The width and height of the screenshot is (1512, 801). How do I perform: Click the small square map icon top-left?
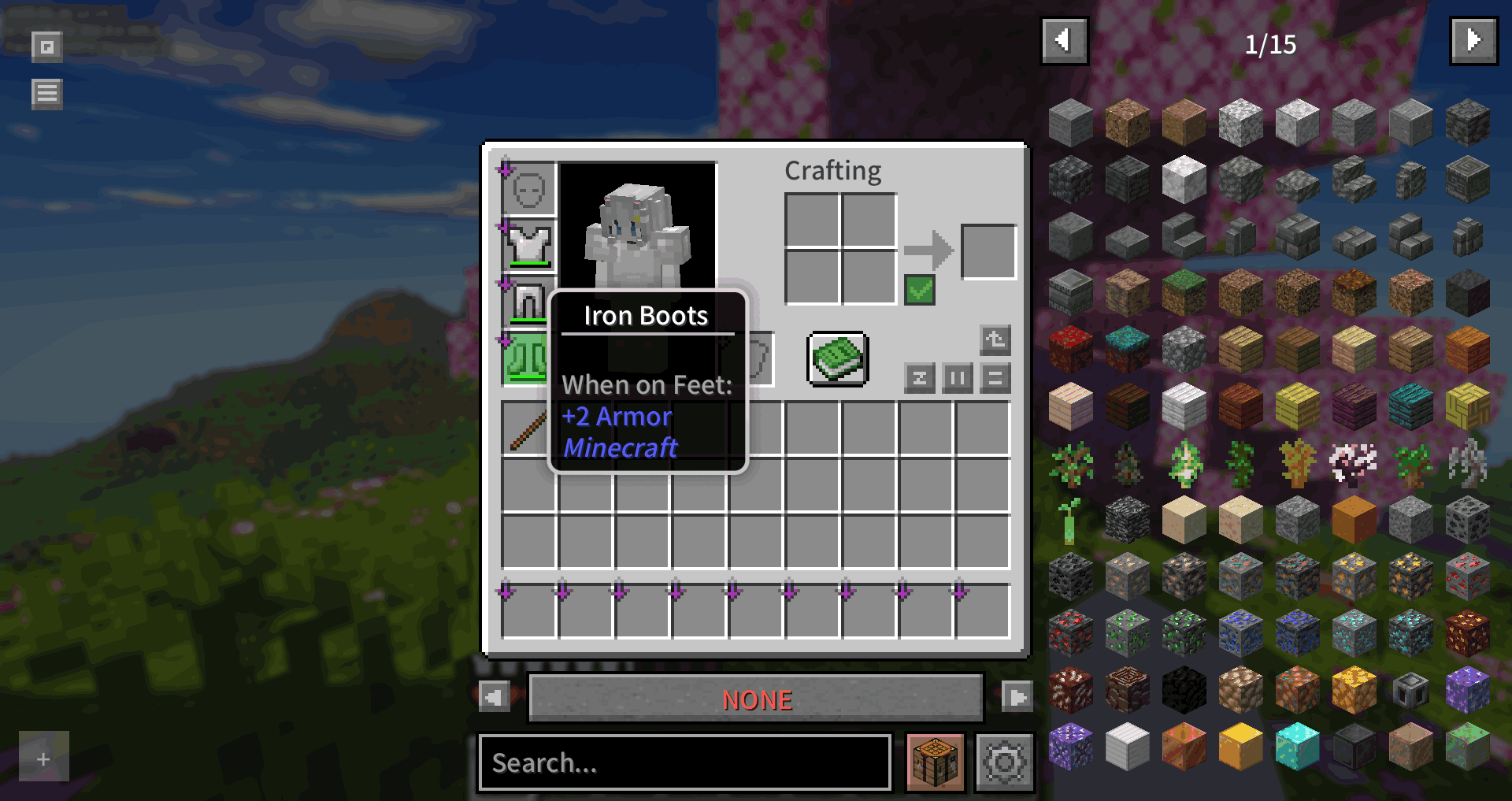pos(46,46)
